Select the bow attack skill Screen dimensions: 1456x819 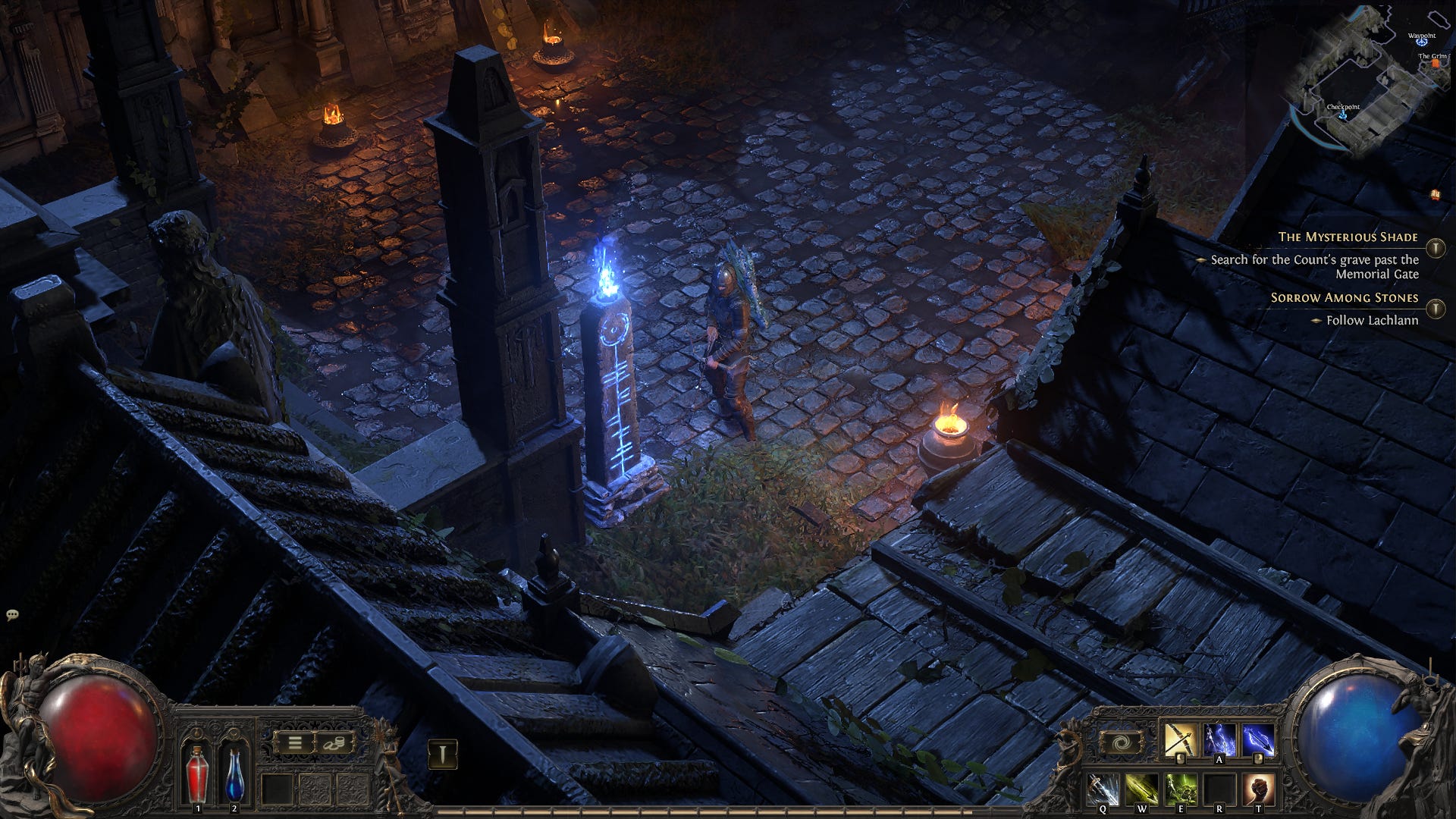pos(1181,740)
